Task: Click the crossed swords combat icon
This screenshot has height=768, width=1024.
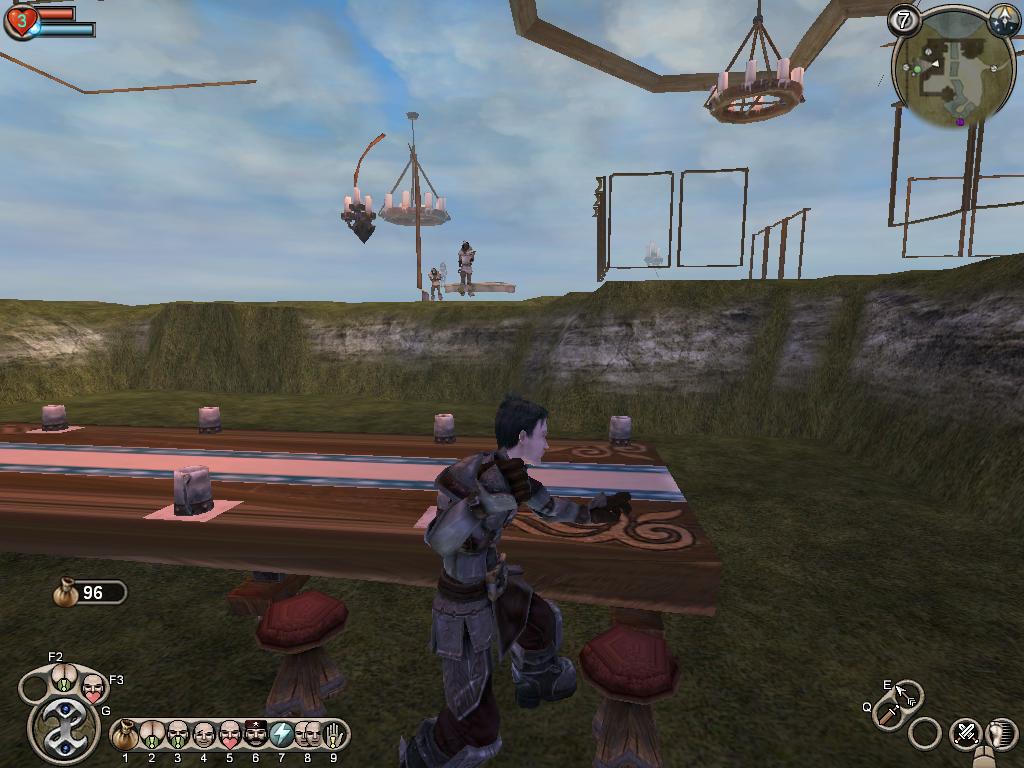Action: tap(965, 733)
